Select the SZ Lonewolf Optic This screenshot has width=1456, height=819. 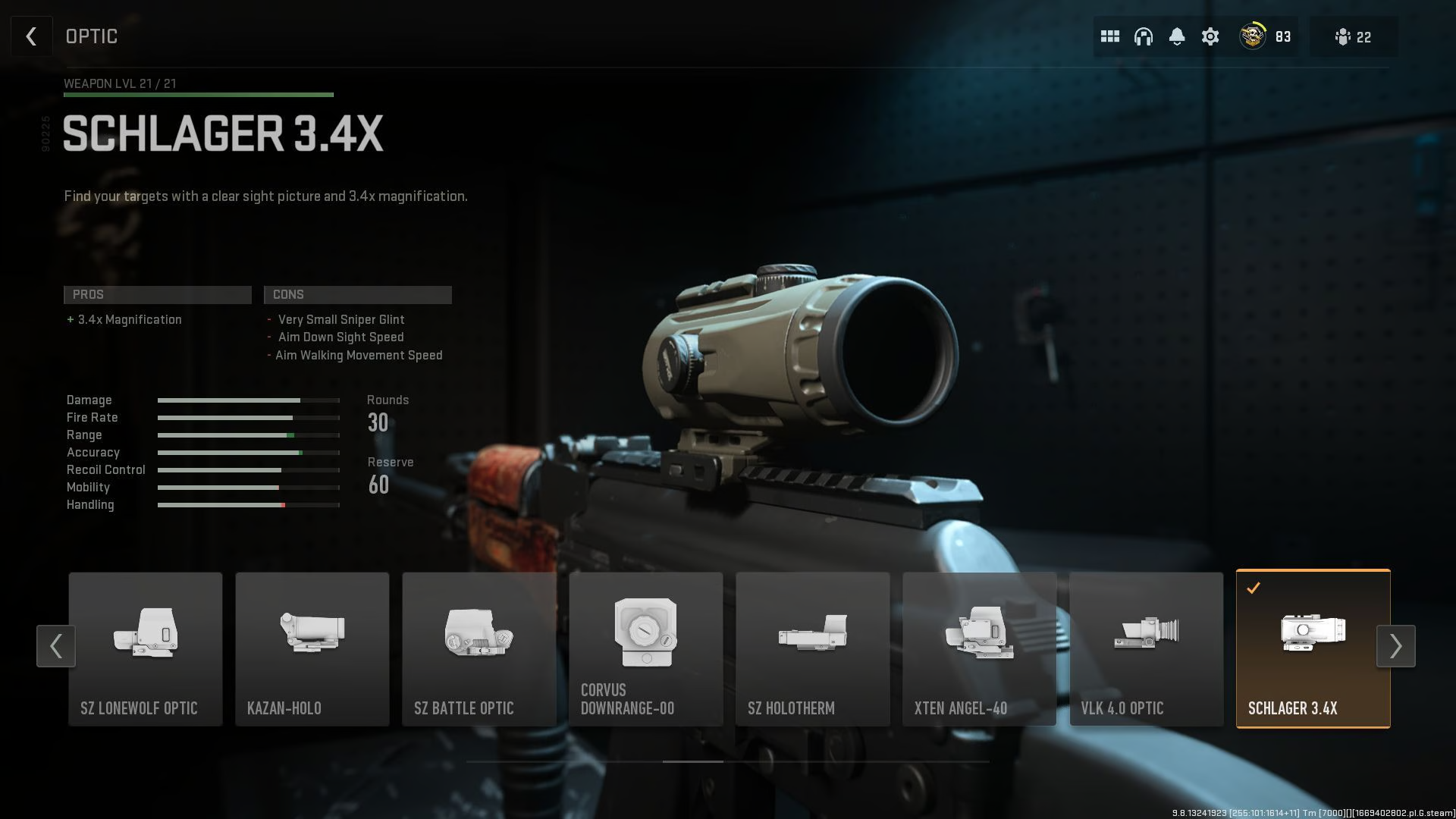click(146, 649)
